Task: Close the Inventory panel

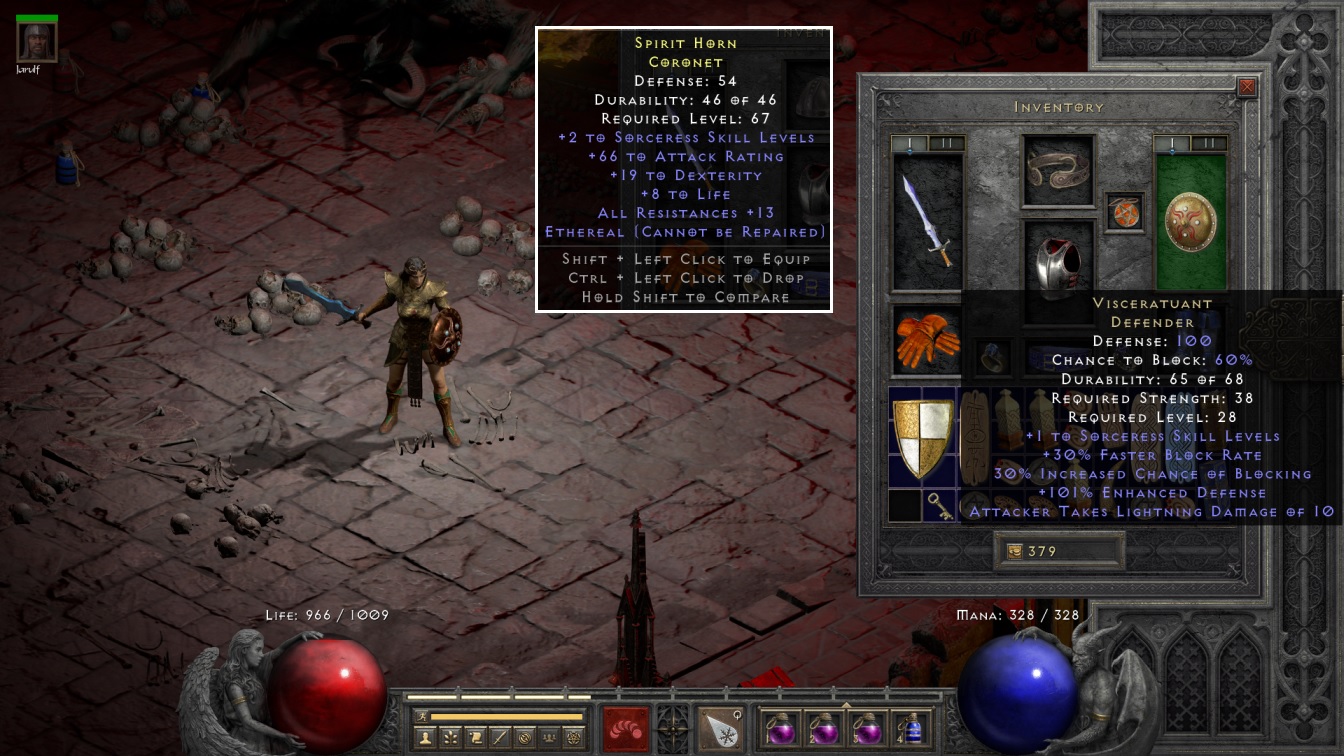Action: [1246, 87]
